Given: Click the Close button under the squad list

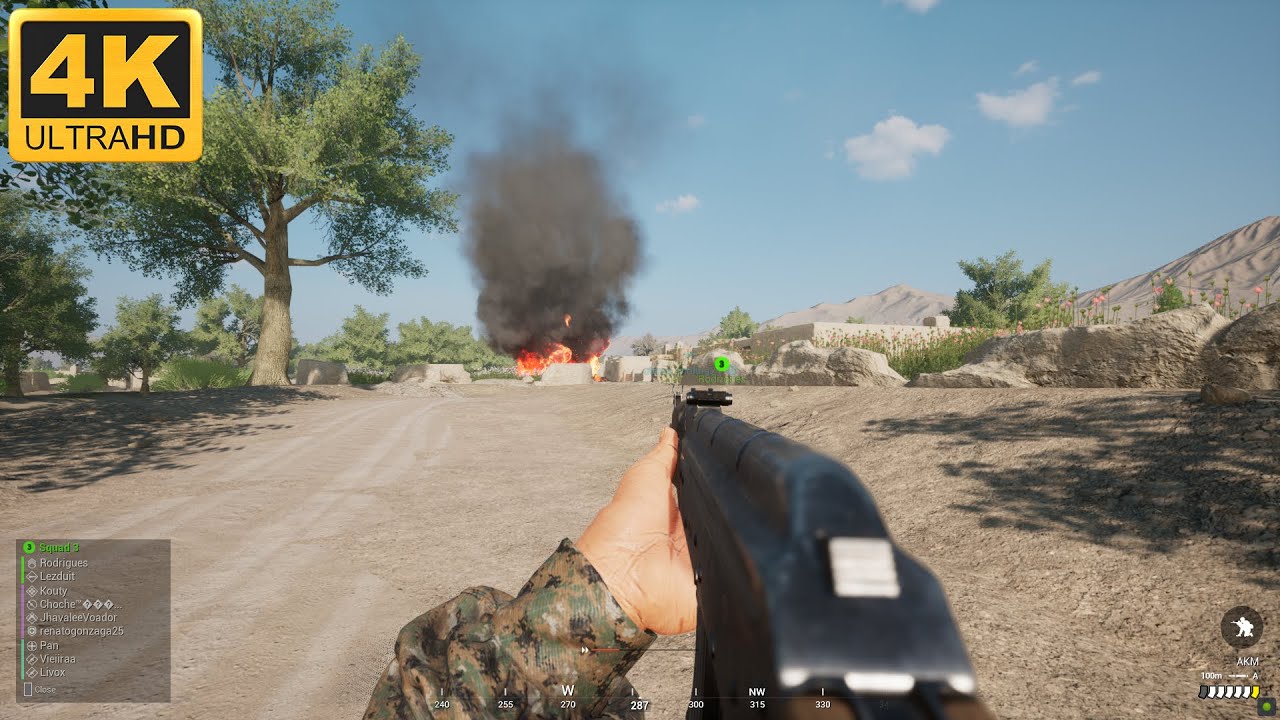Looking at the screenshot, I should [28, 690].
